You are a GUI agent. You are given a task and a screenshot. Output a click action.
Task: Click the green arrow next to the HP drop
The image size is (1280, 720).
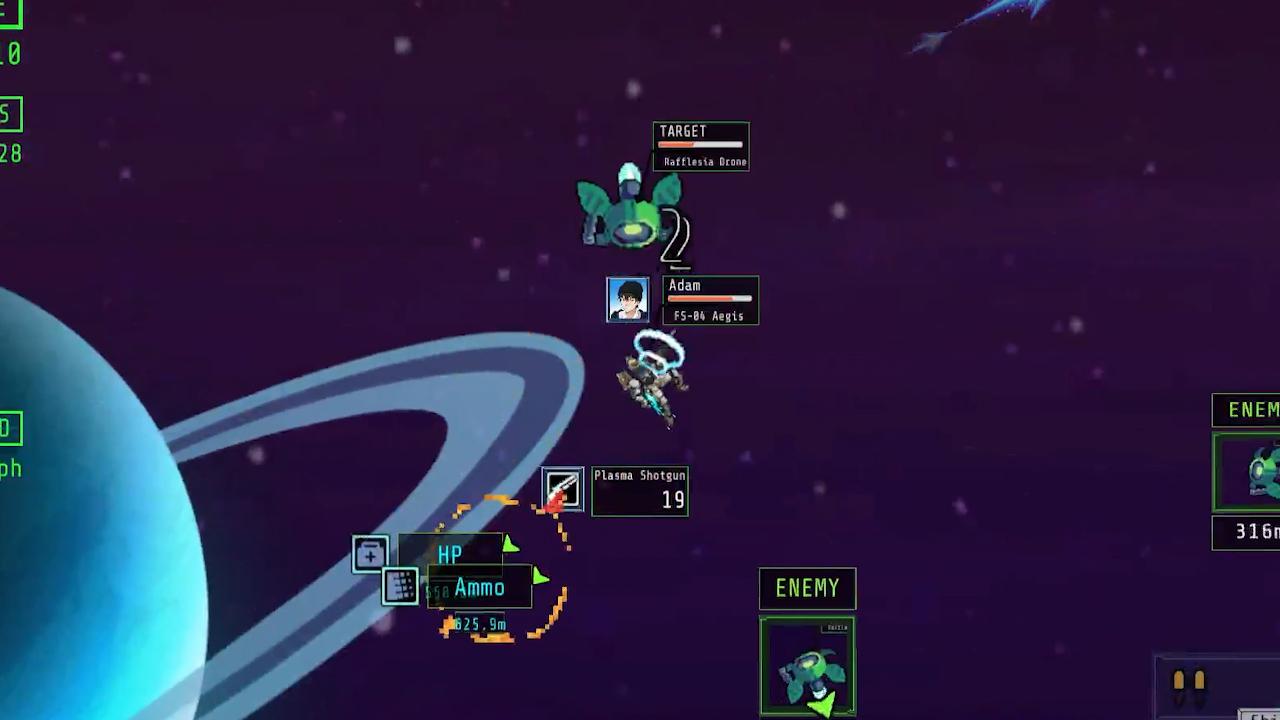point(510,546)
